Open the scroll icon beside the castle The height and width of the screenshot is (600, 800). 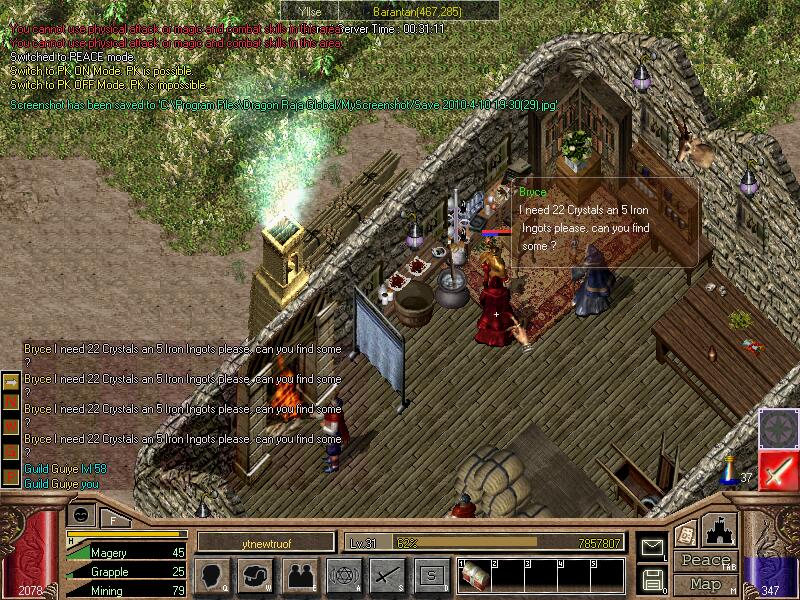click(686, 534)
